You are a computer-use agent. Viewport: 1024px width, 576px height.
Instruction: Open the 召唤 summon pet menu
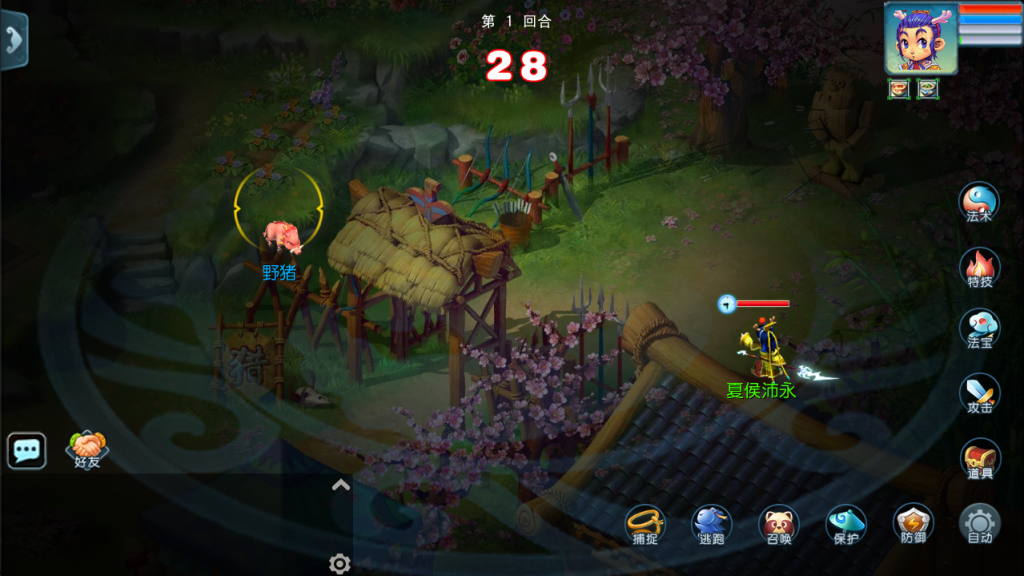[x=778, y=524]
